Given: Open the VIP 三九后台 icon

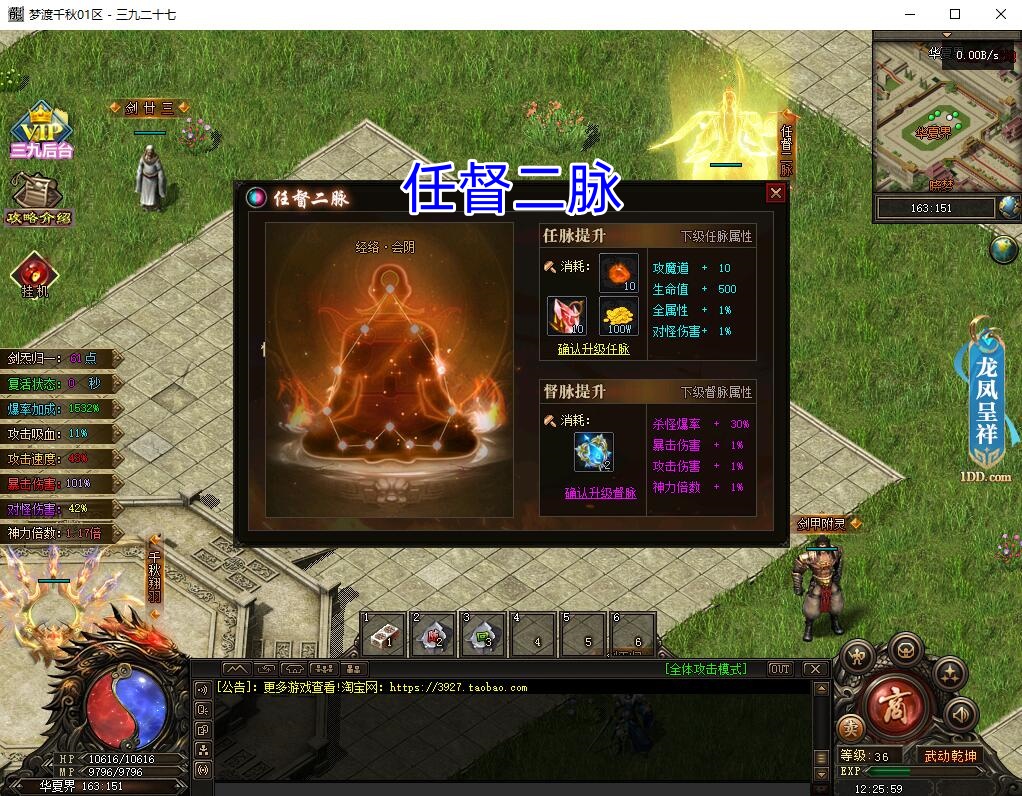Looking at the screenshot, I should [x=41, y=130].
